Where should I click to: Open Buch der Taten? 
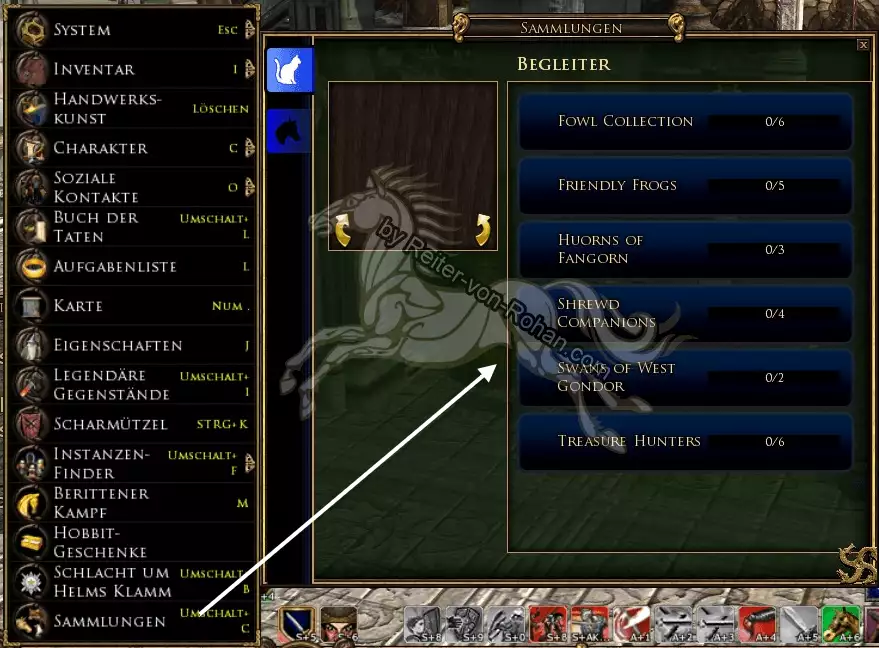(x=96, y=226)
